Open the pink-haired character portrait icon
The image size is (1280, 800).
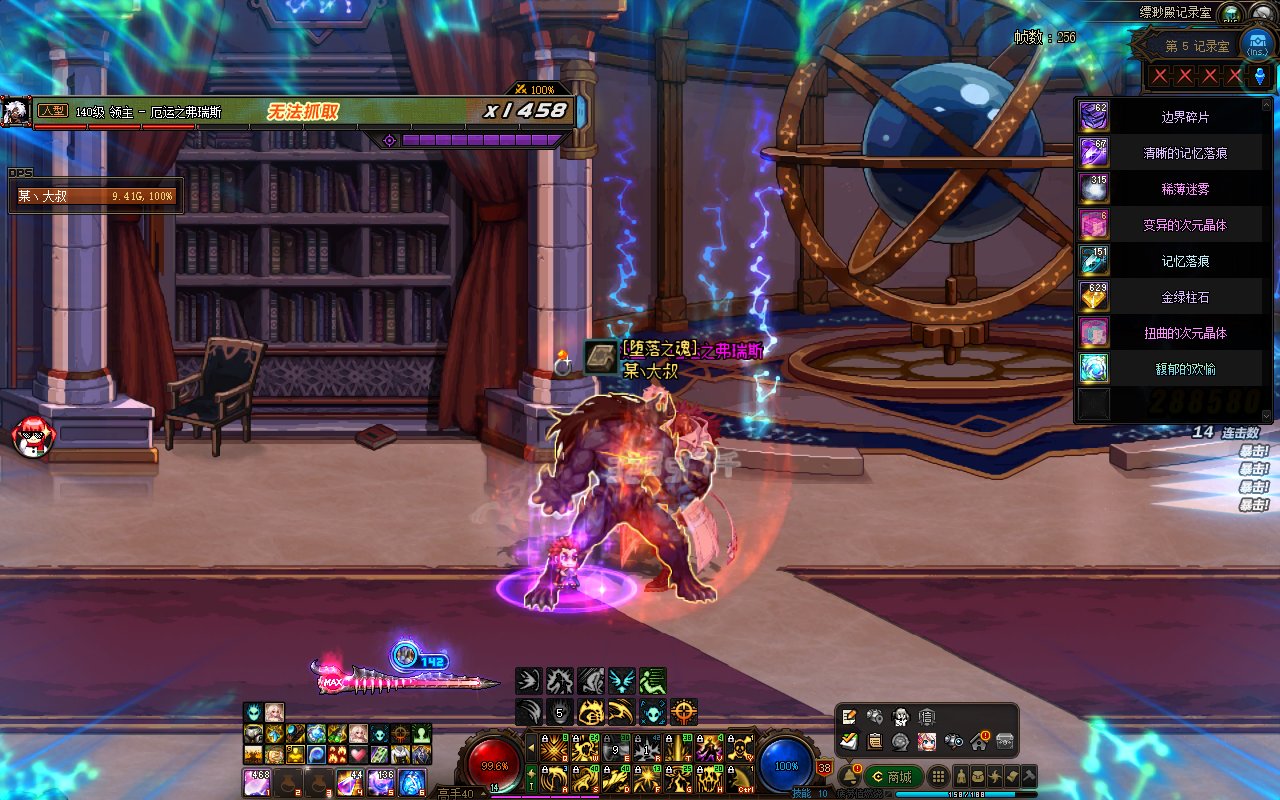[x=927, y=741]
